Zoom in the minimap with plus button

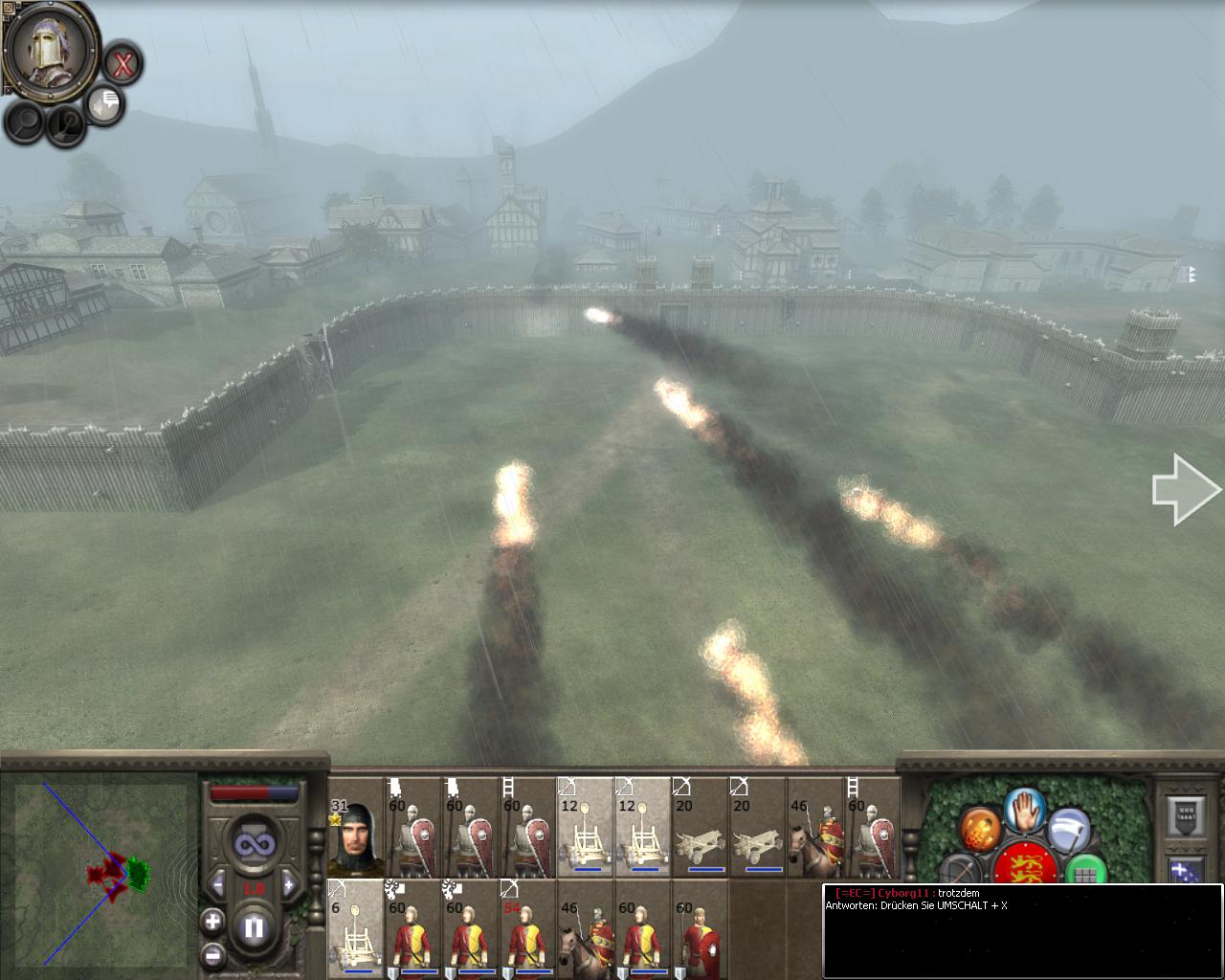click(x=212, y=922)
